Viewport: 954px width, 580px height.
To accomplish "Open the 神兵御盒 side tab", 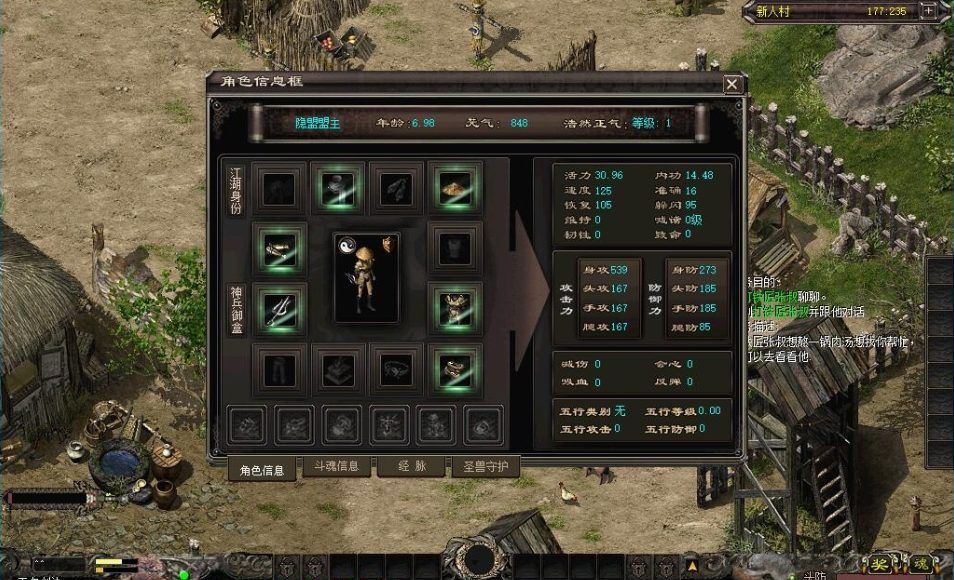I will [x=236, y=308].
